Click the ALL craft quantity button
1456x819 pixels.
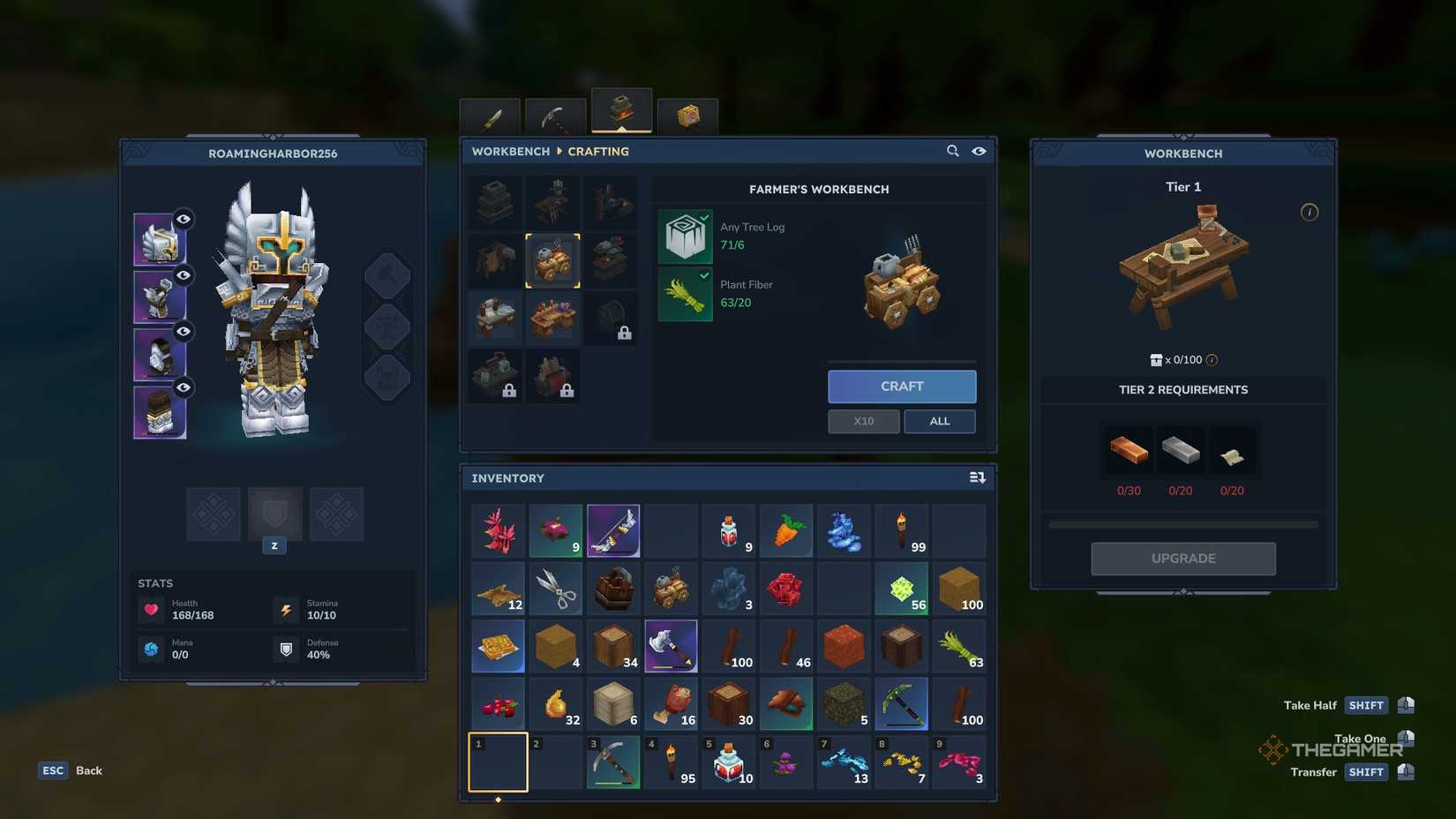(x=939, y=421)
